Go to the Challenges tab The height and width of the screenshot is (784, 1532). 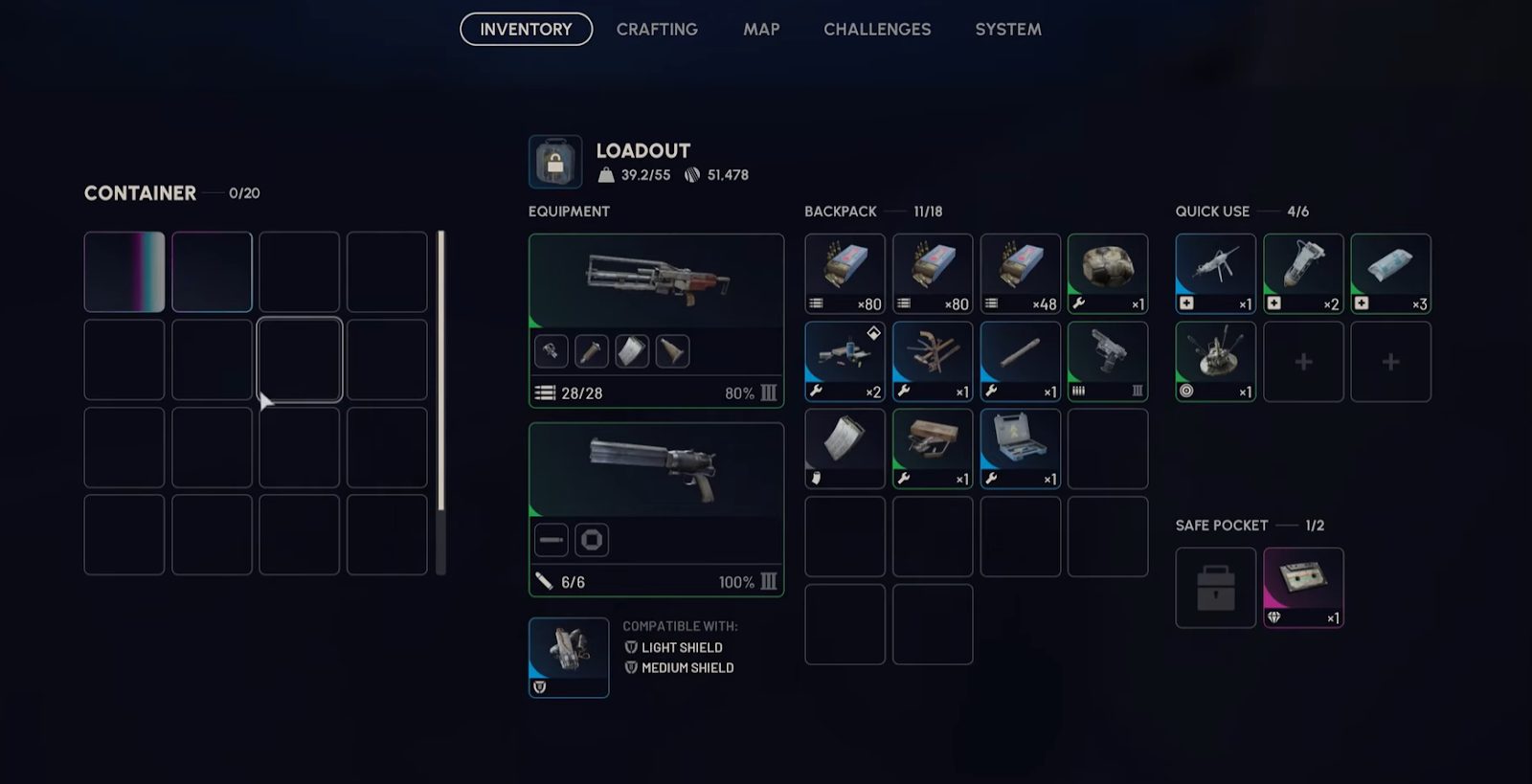click(877, 30)
